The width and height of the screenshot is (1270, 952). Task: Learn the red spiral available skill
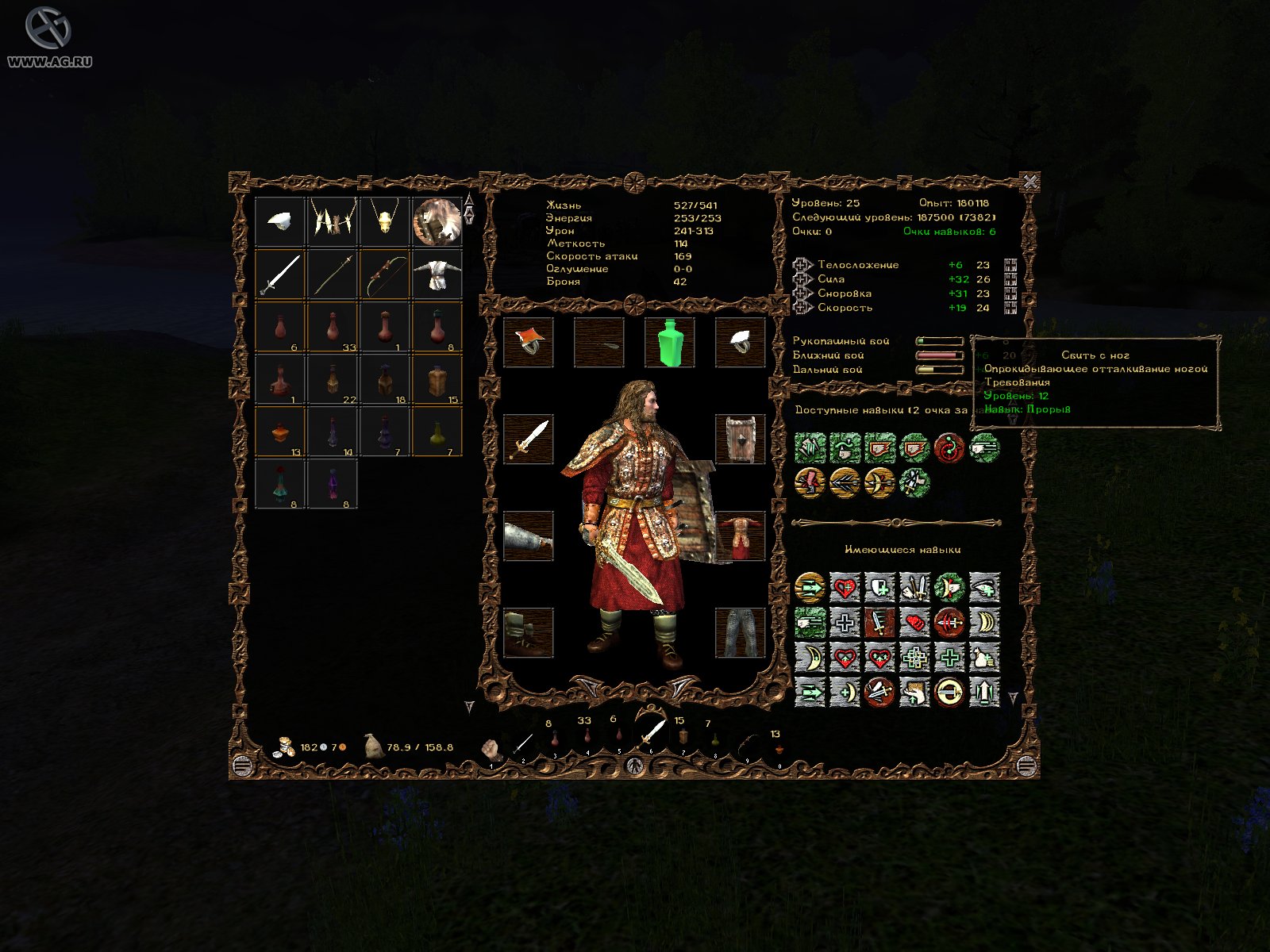click(x=949, y=448)
